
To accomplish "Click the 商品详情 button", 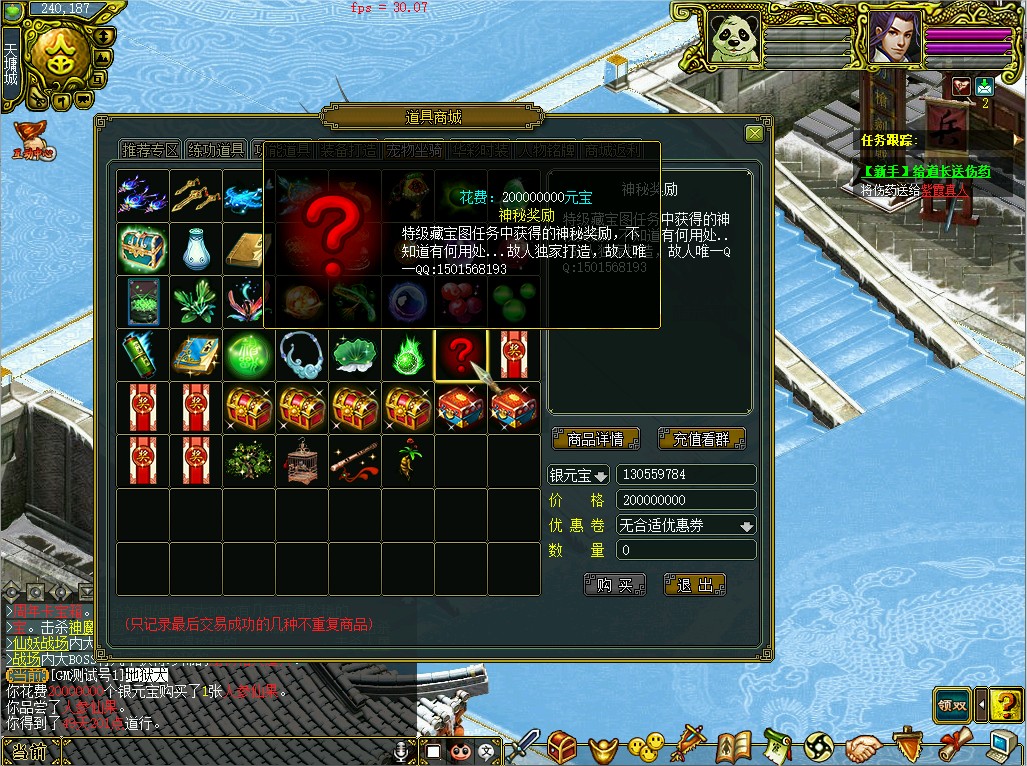I will [x=594, y=439].
